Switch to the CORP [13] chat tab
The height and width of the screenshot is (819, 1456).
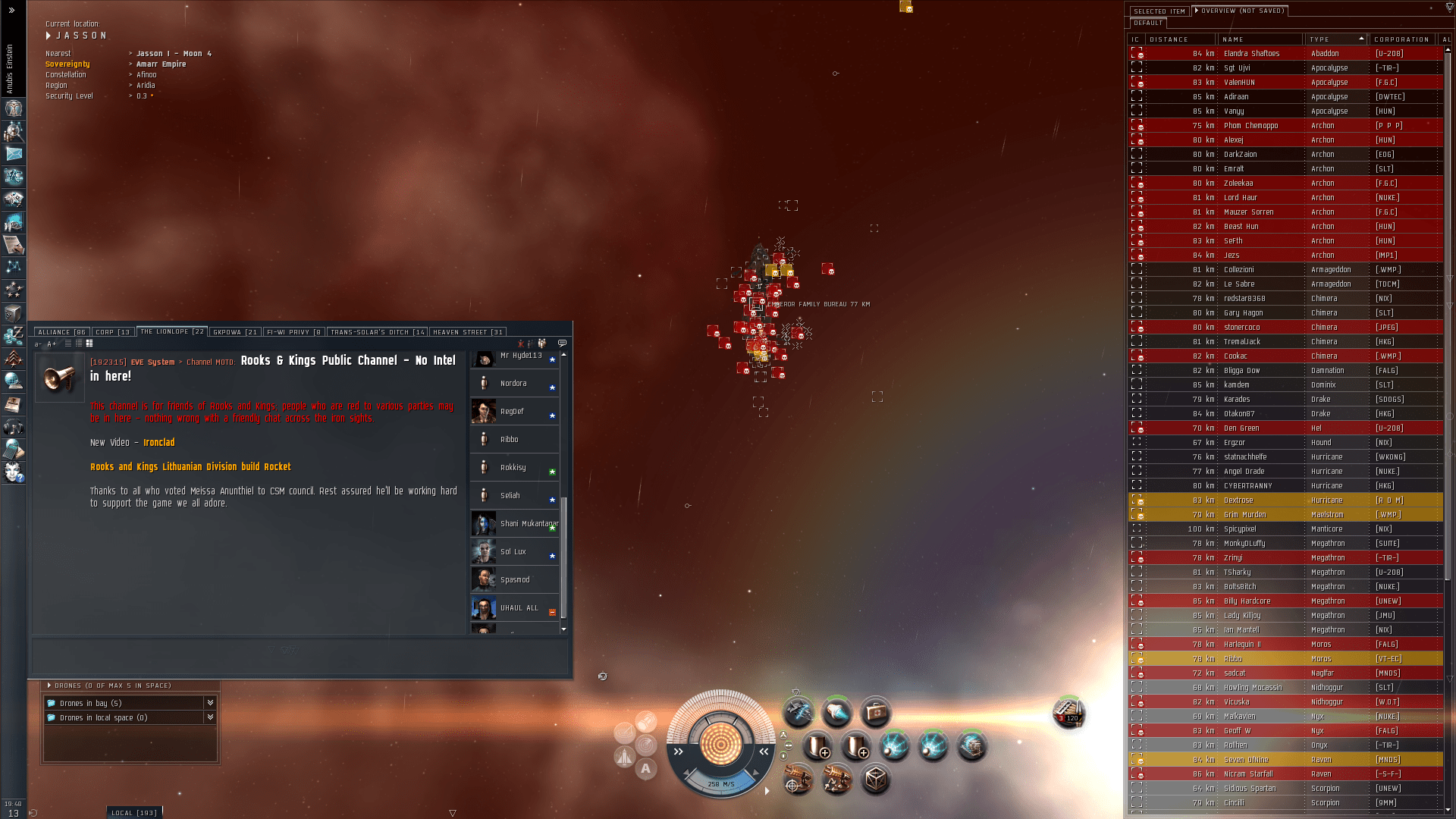click(112, 331)
